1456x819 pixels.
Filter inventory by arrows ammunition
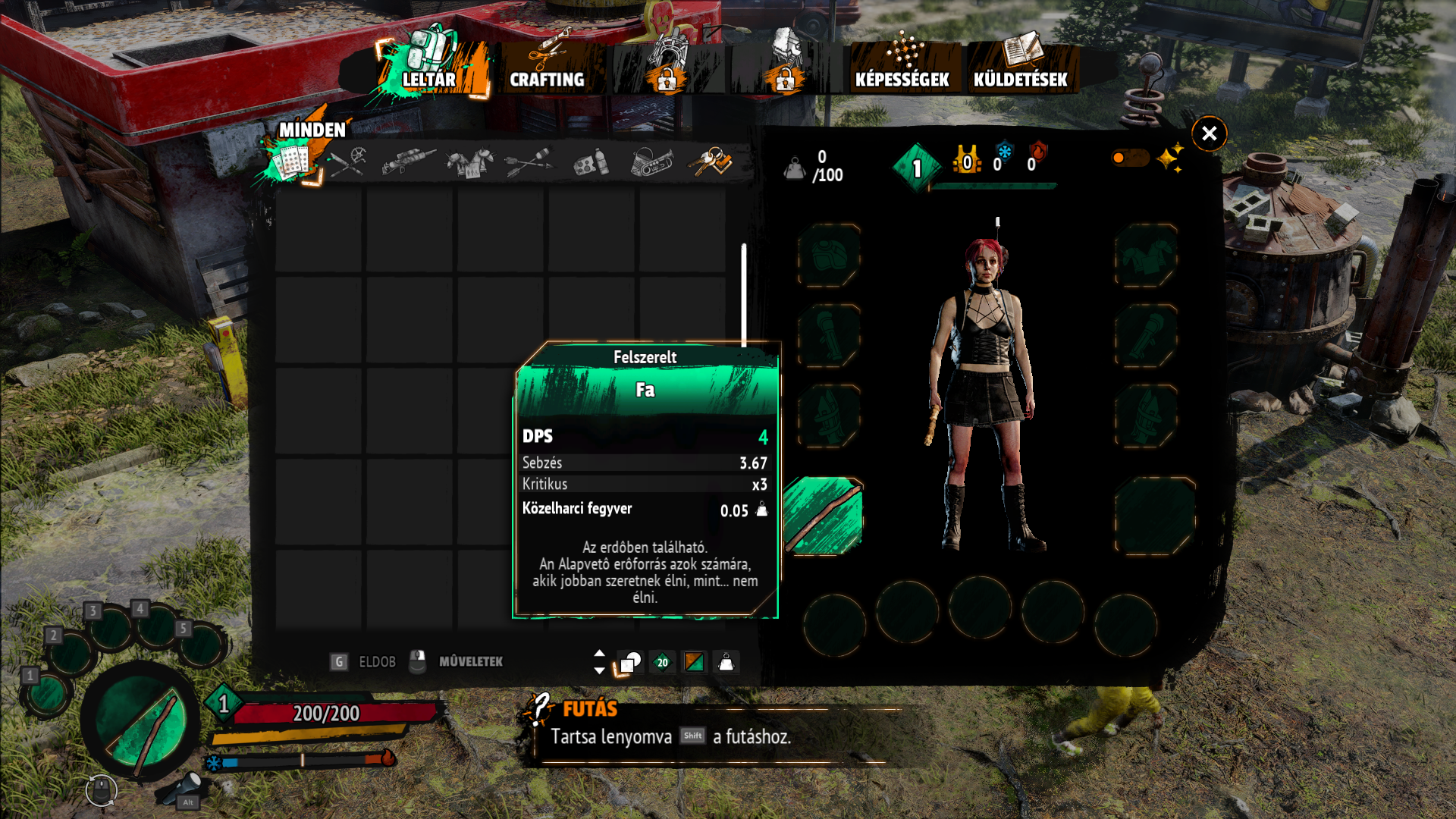pos(529,162)
